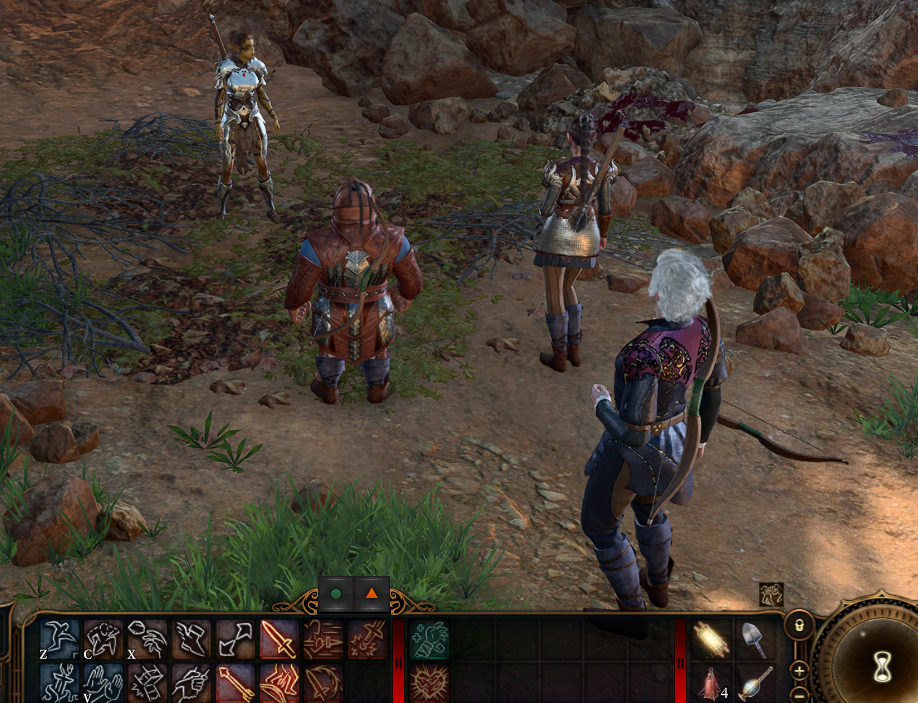Toggle the green circle button above hotbar
The height and width of the screenshot is (703, 918).
[336, 593]
